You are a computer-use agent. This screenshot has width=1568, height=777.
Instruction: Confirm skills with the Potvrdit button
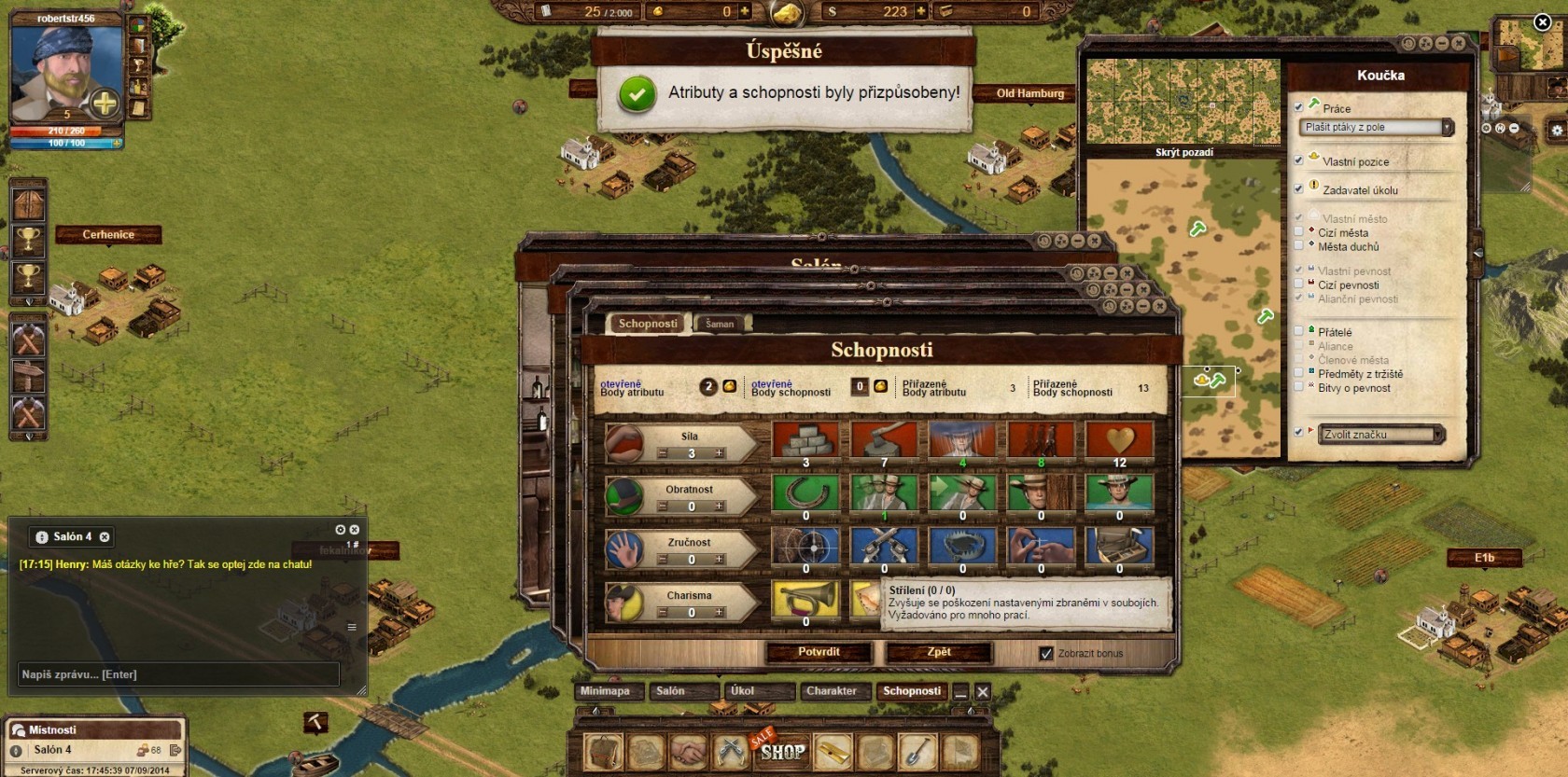[x=819, y=652]
